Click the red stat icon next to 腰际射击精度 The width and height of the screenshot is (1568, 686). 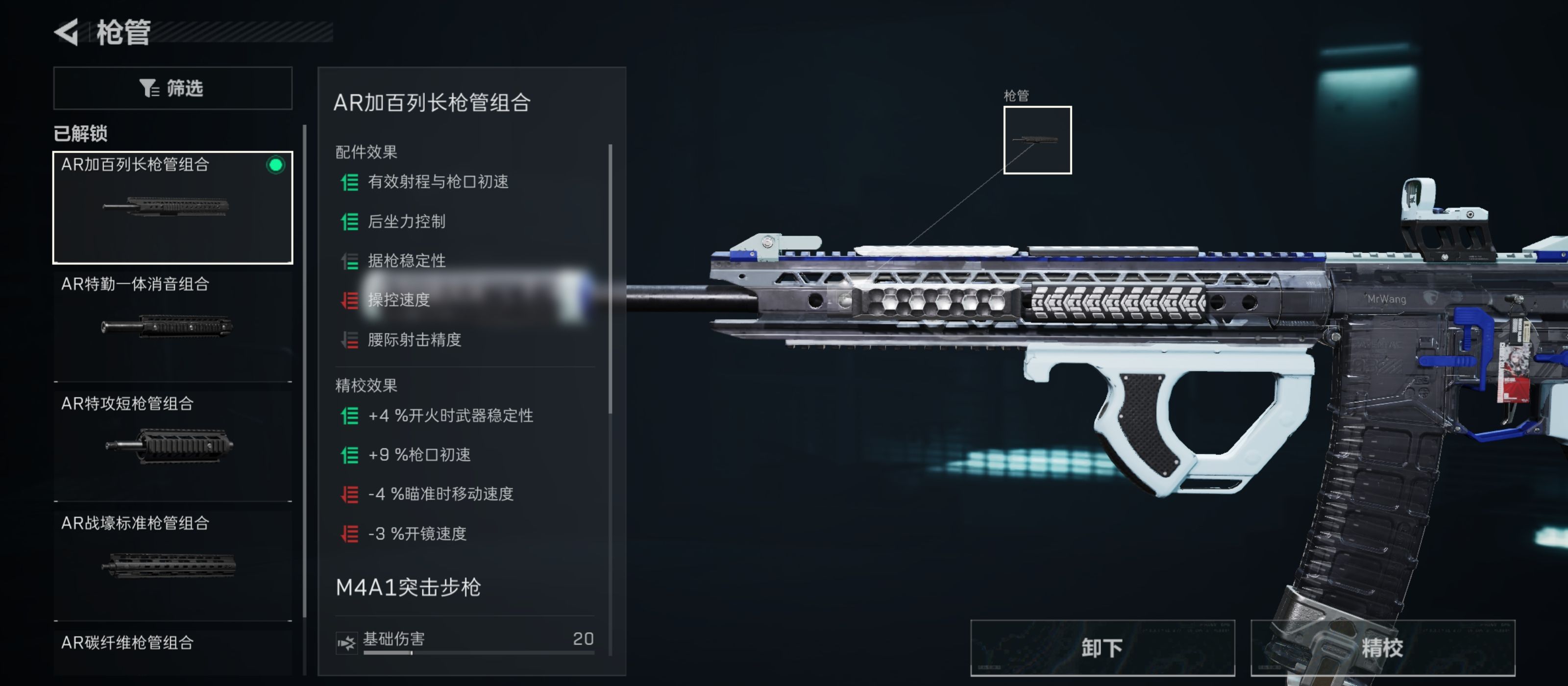(348, 340)
